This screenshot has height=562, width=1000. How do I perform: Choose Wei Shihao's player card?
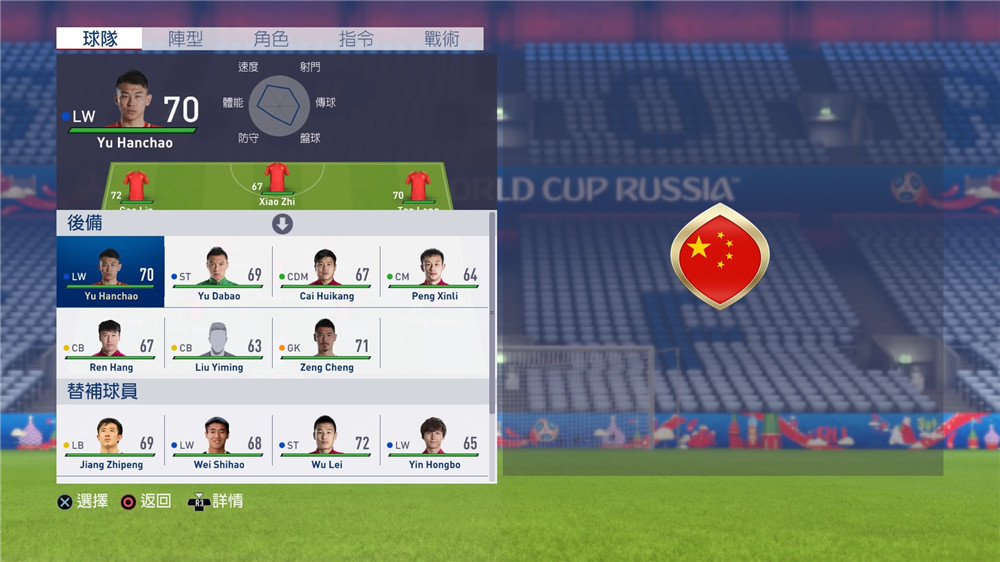218,441
